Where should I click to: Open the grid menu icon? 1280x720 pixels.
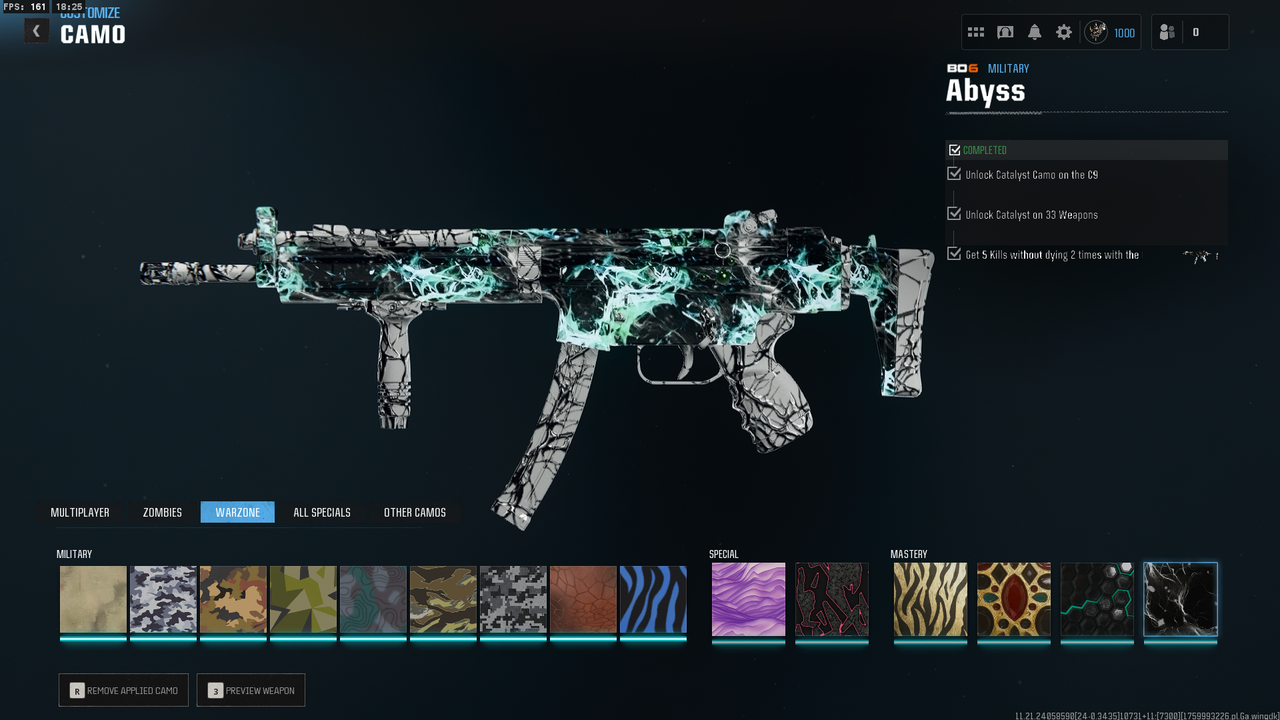tap(976, 32)
